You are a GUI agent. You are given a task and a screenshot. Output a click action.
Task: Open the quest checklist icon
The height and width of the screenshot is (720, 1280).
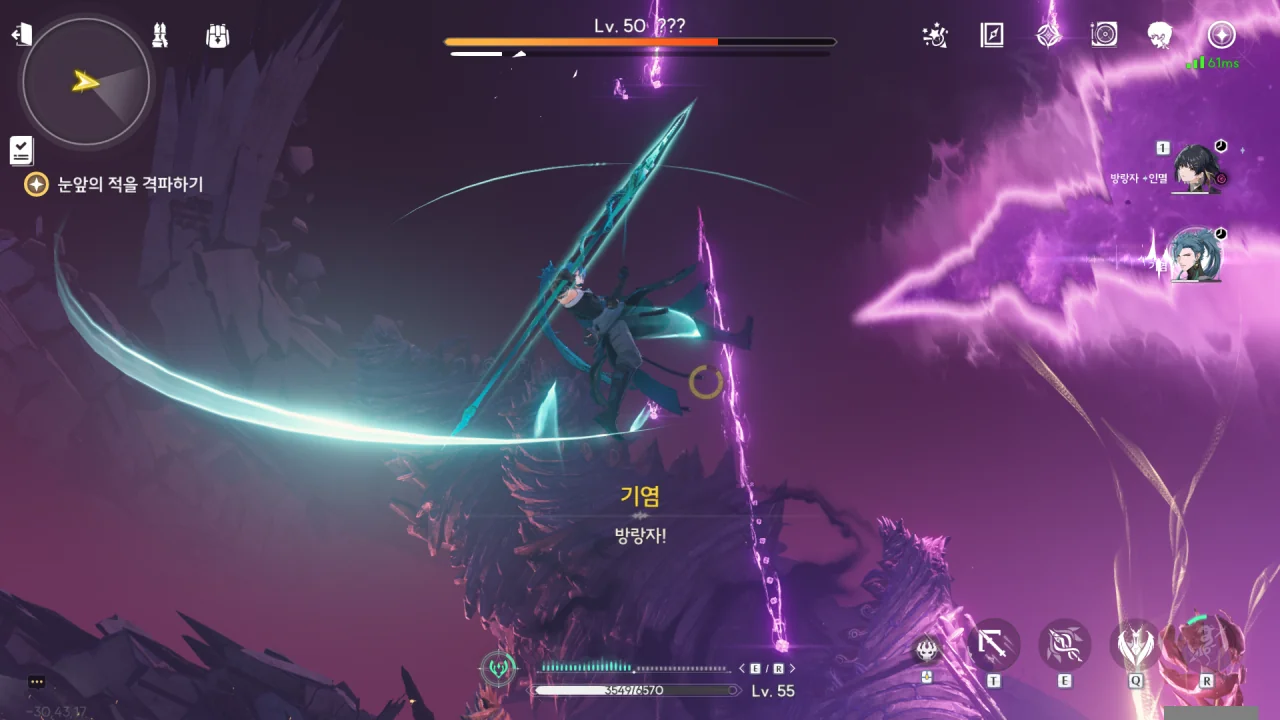point(21,150)
